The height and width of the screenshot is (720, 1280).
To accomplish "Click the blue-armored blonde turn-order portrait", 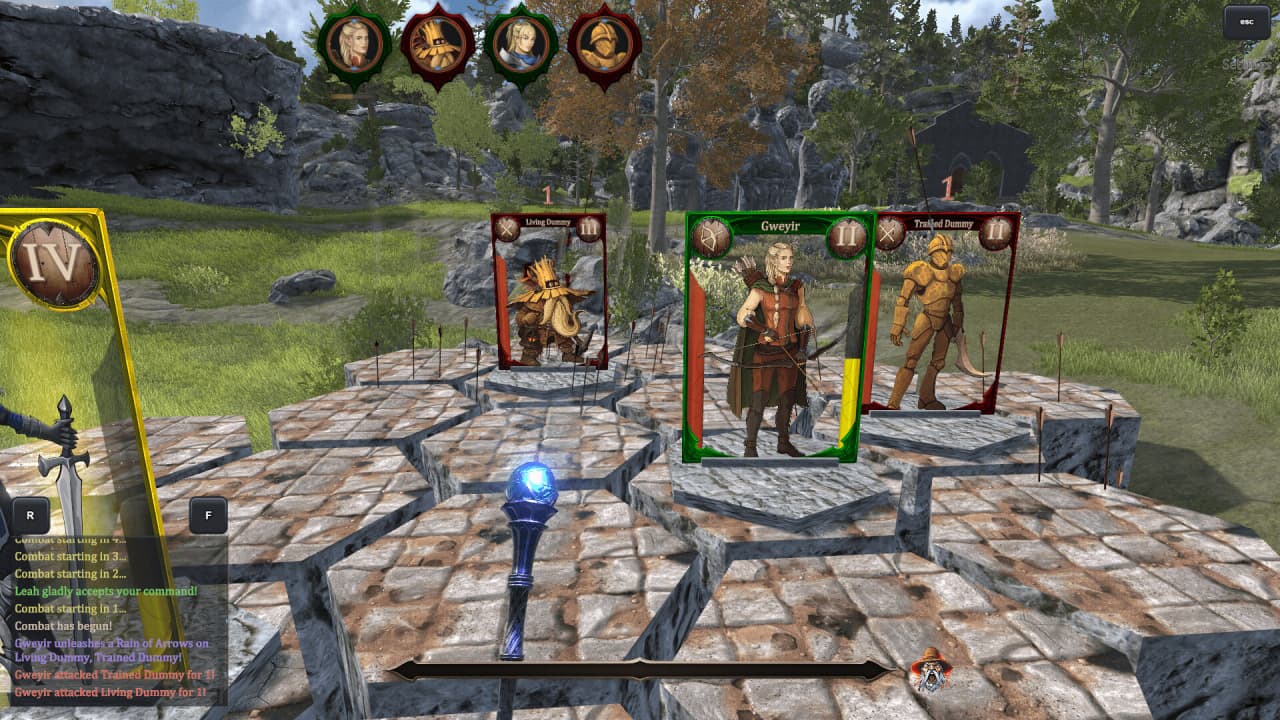I will click(x=521, y=46).
